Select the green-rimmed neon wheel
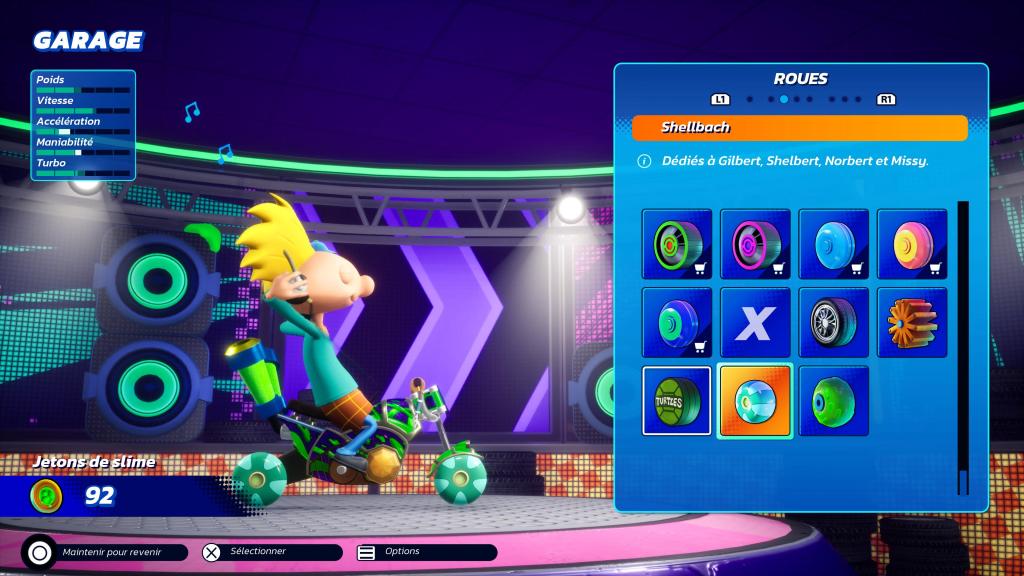Screen dimensions: 1024x576 point(677,244)
